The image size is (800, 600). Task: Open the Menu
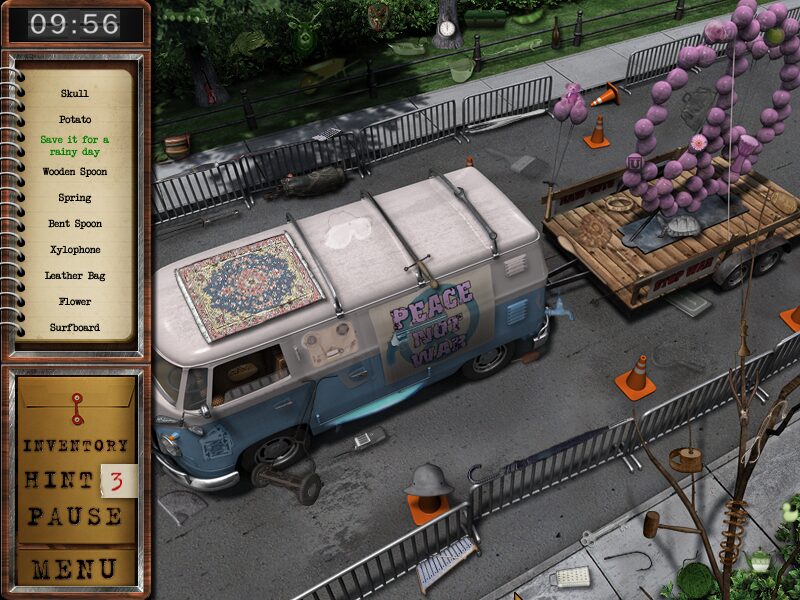75,569
